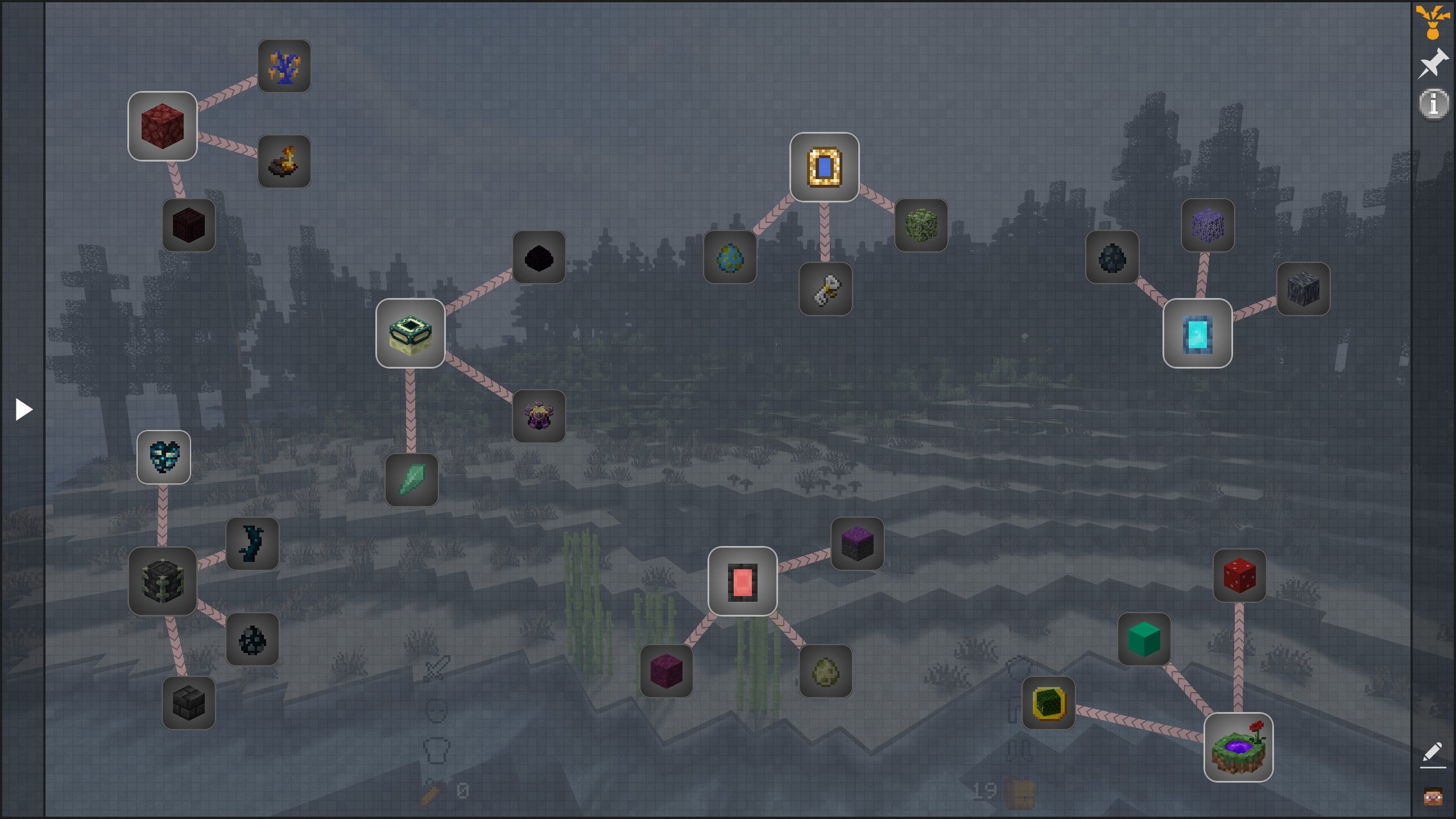Click the red mushroom block node
The height and width of the screenshot is (819, 1456).
[1239, 576]
